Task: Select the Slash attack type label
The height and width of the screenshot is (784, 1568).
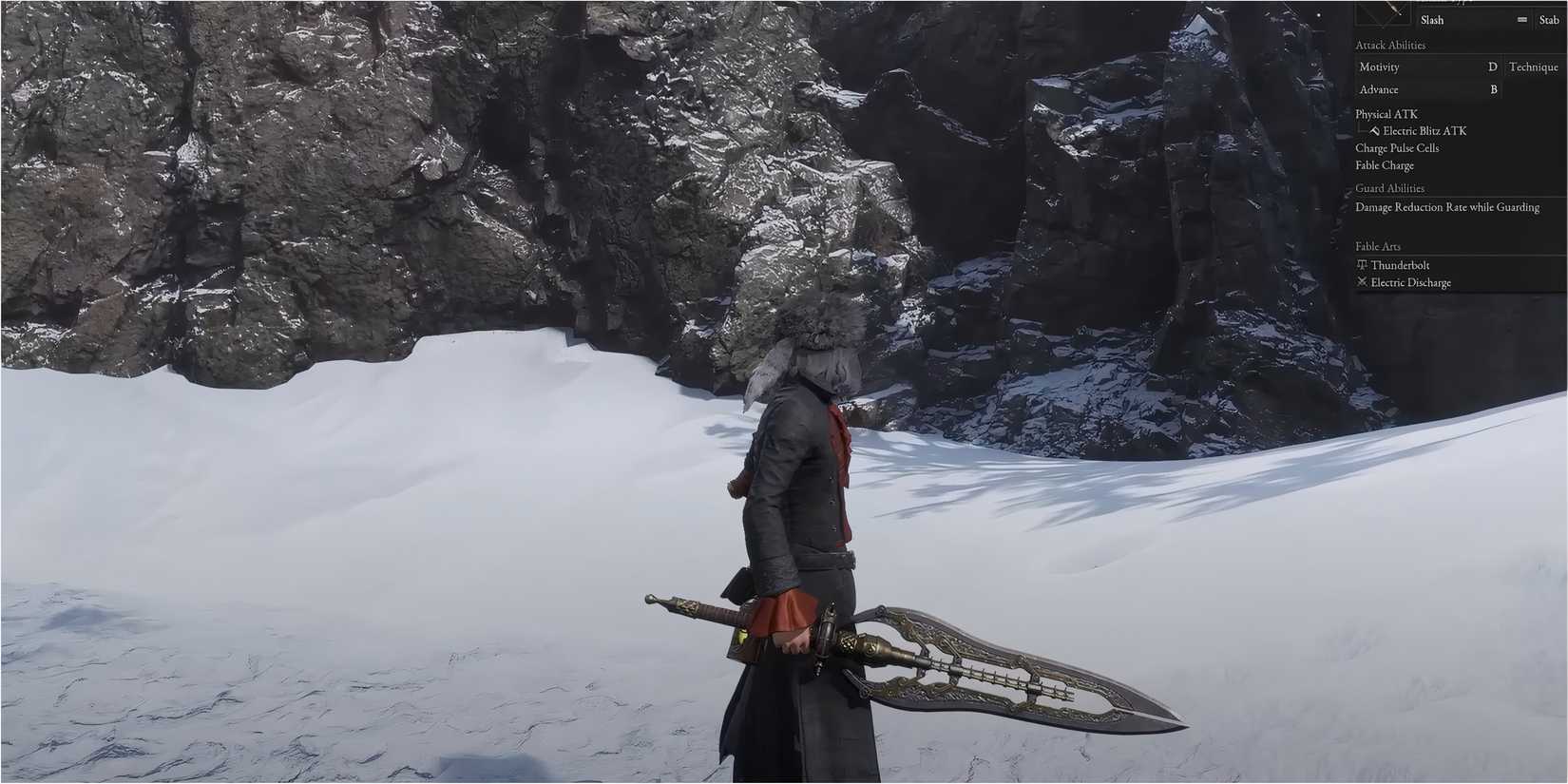Action: tap(1430, 20)
